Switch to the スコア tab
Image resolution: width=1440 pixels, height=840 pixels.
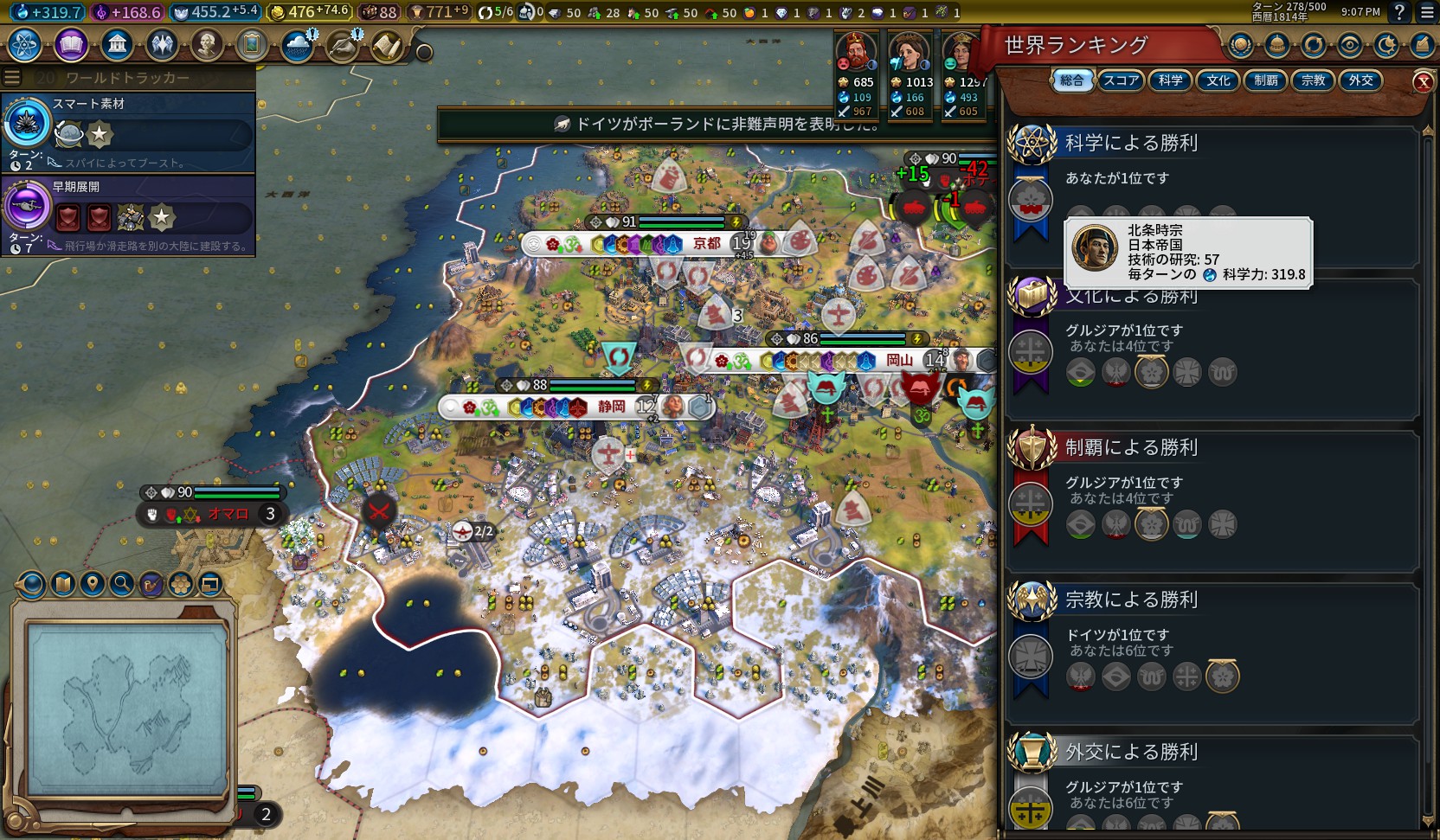click(1121, 80)
